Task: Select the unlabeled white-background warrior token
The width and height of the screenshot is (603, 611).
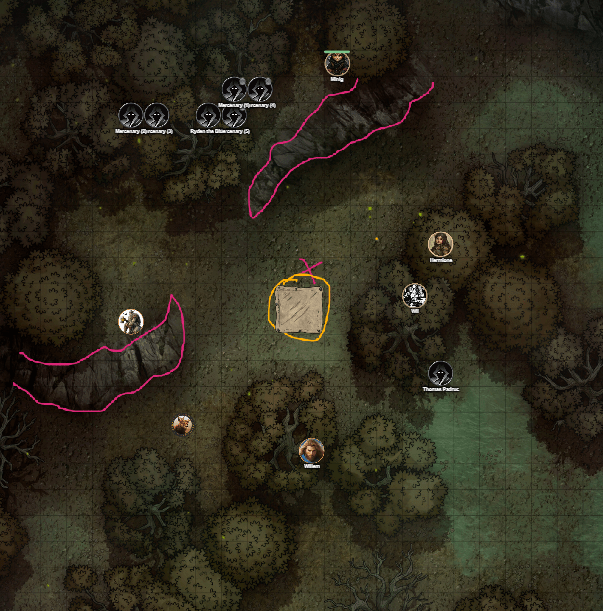Action: pyautogui.click(x=130, y=321)
